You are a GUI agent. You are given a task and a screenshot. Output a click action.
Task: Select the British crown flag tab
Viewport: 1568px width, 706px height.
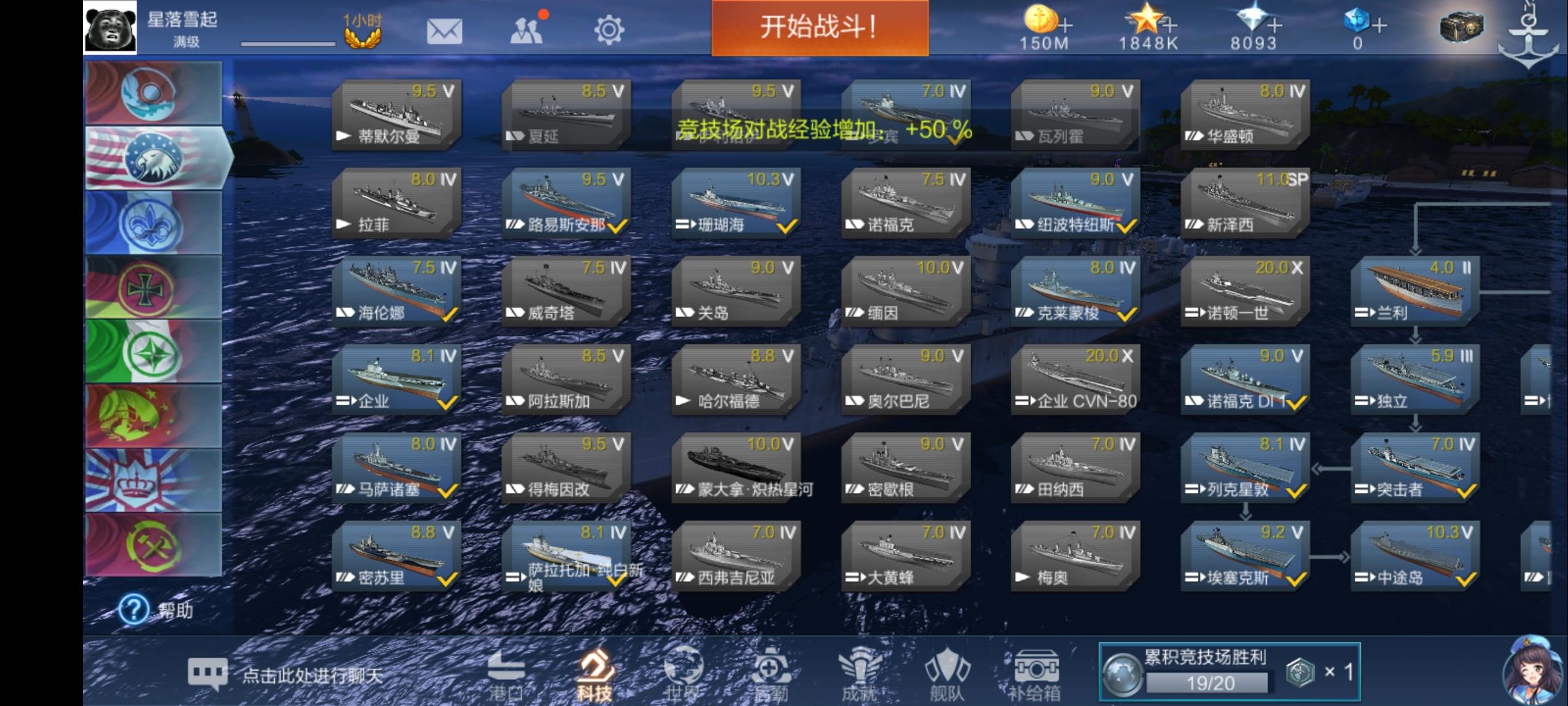[x=152, y=482]
